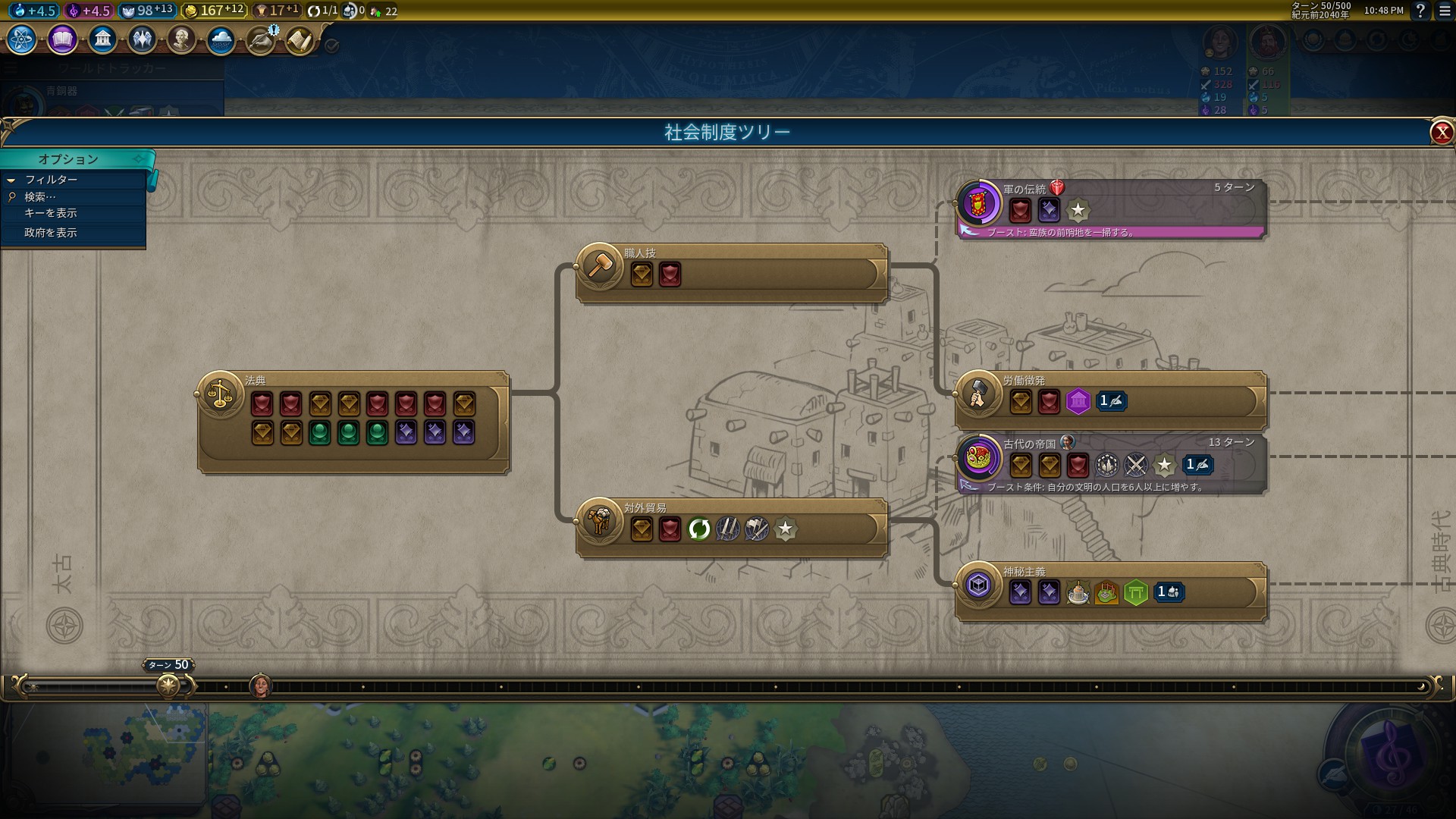Expand the フィルター dropdown
The width and height of the screenshot is (1456, 819).
[52, 180]
